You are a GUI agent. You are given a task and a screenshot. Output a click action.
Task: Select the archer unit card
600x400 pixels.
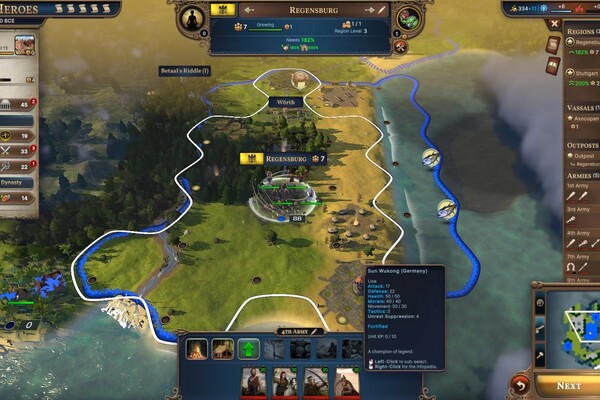pos(316,382)
